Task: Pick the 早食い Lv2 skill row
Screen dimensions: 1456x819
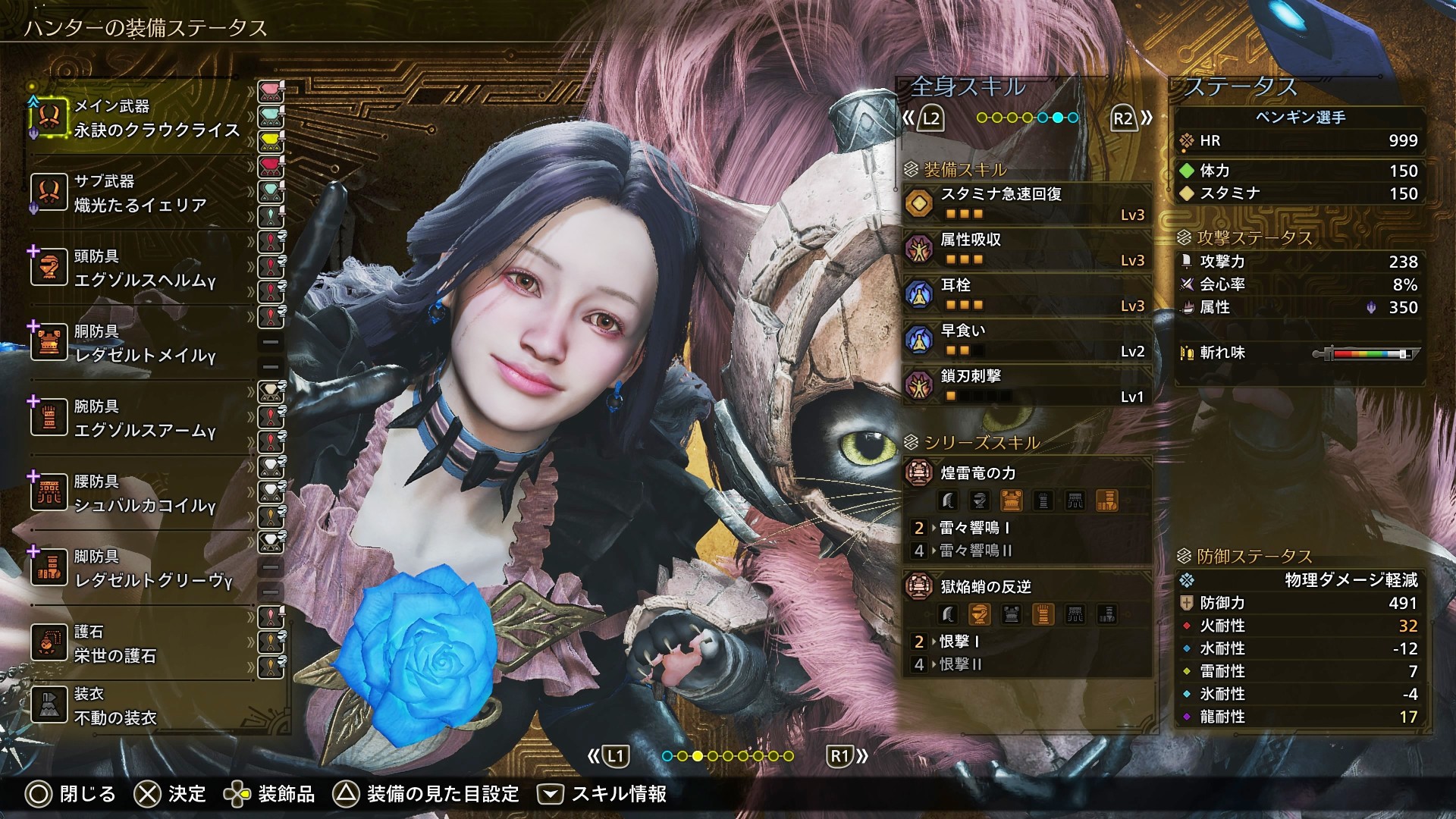Action: coord(1028,340)
